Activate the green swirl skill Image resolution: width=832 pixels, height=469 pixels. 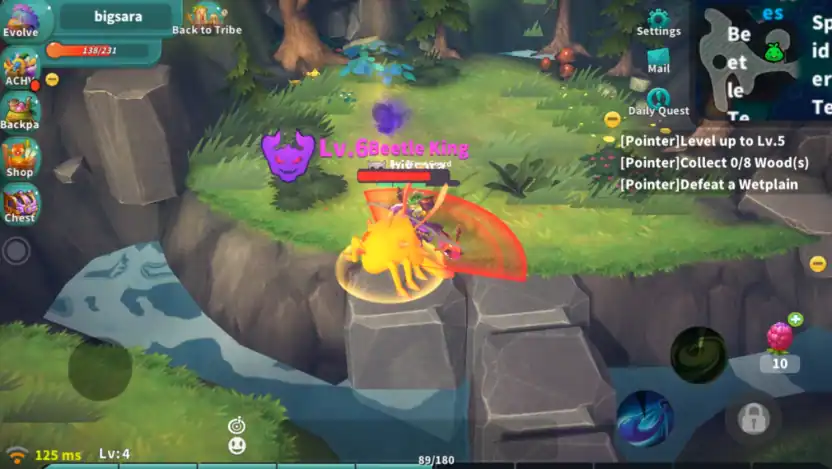[698, 354]
